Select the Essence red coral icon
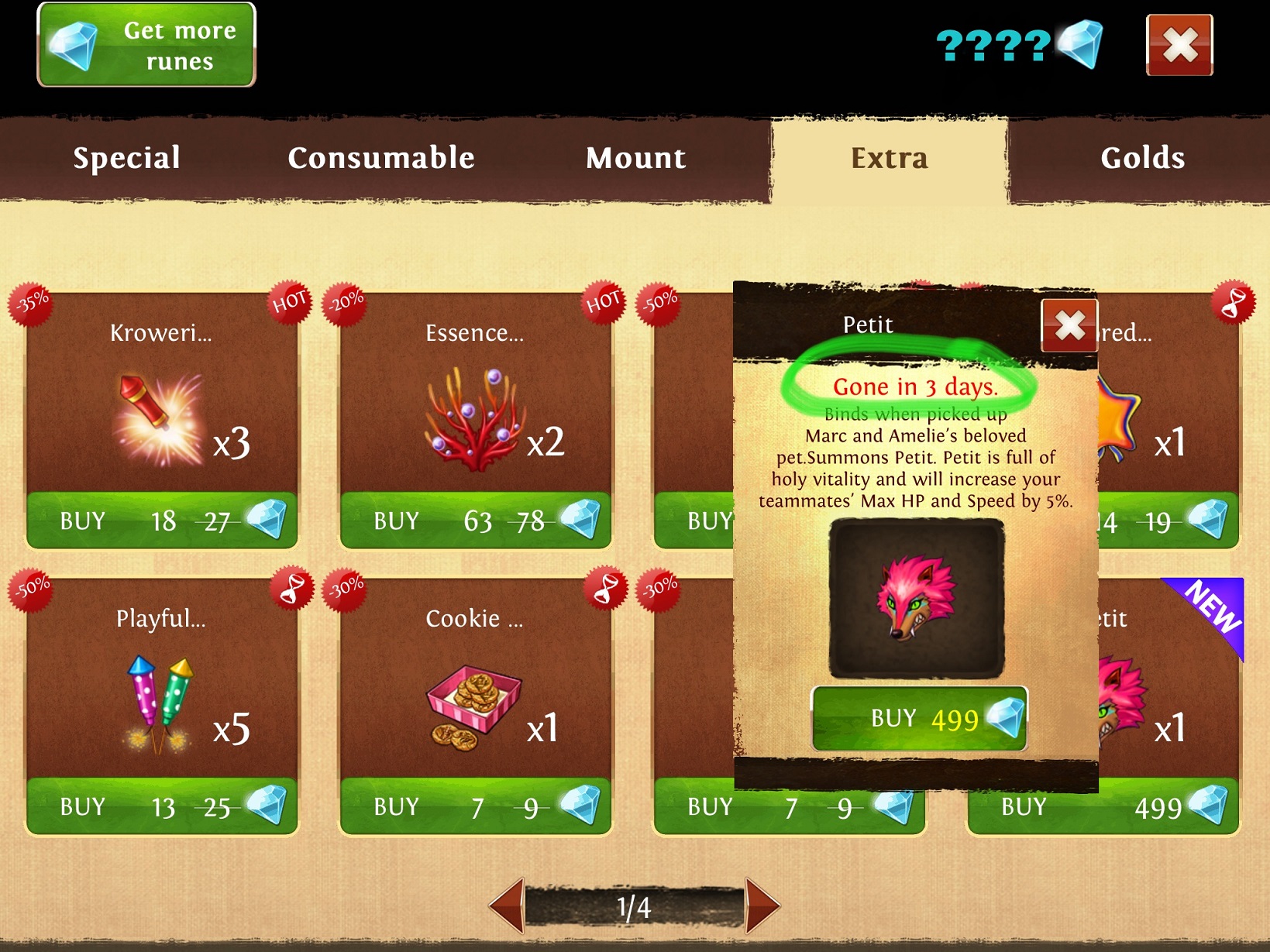Image resolution: width=1270 pixels, height=952 pixels. point(473,418)
